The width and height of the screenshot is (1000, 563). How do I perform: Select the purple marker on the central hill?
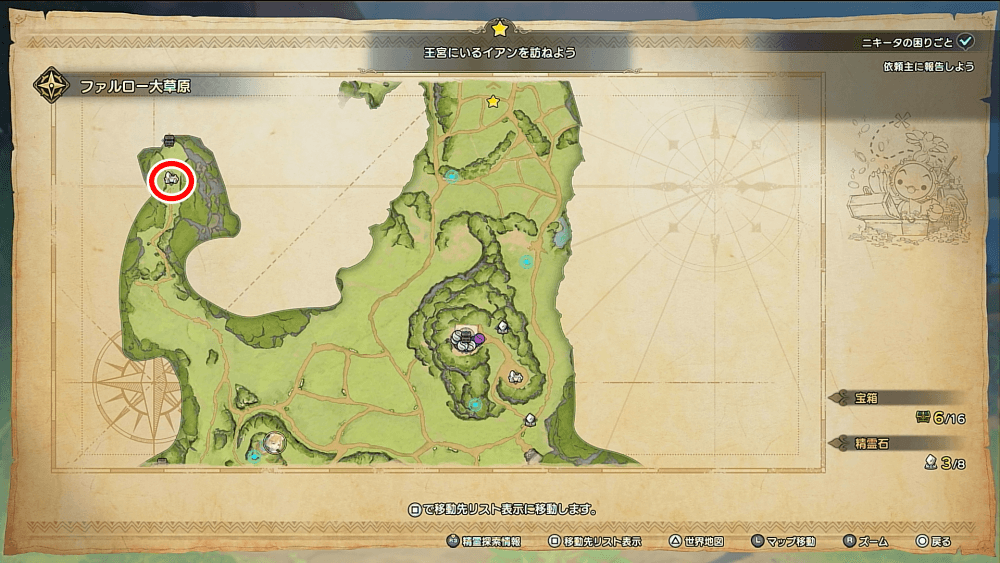(480, 339)
